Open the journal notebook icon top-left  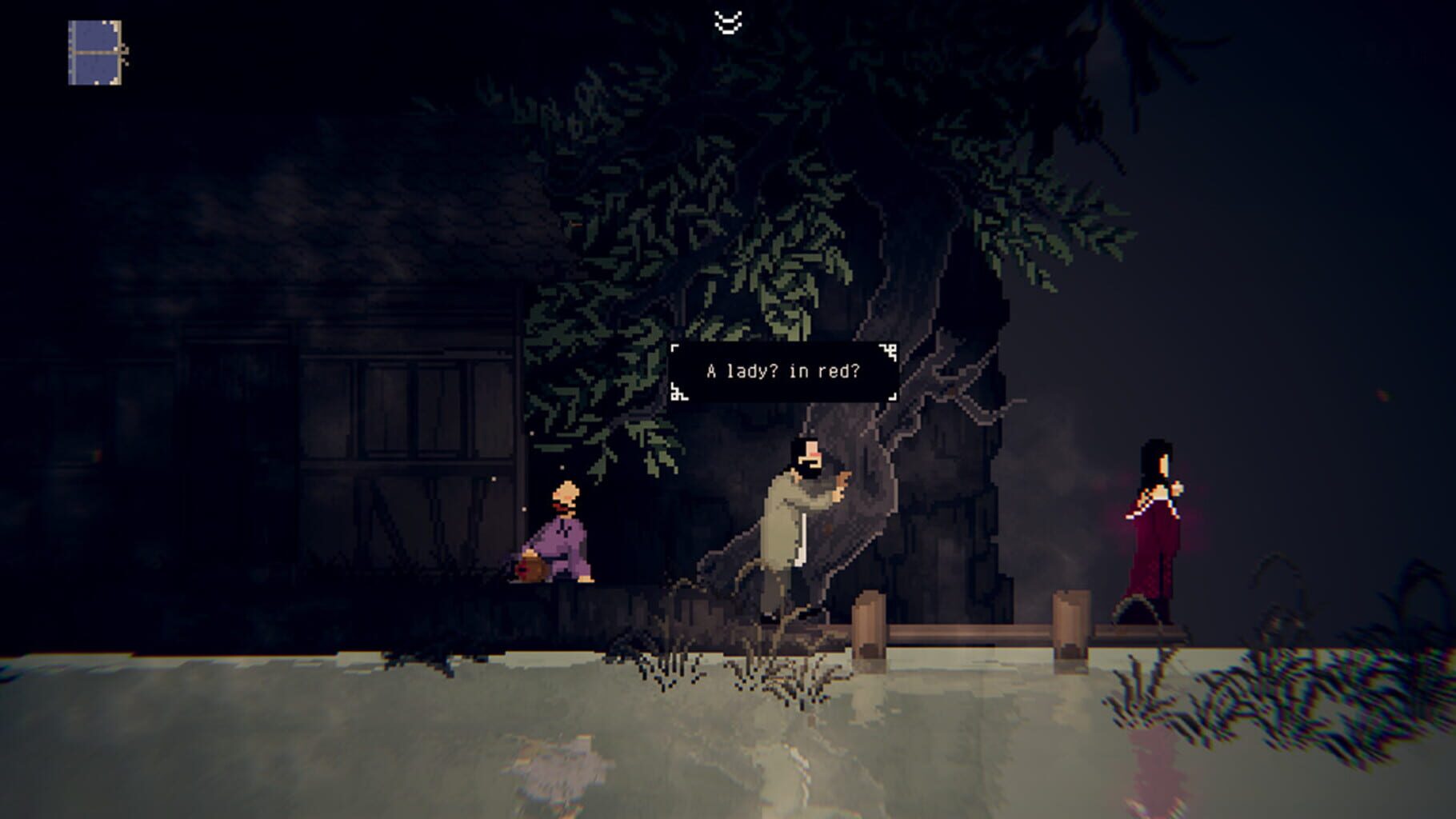(96, 52)
